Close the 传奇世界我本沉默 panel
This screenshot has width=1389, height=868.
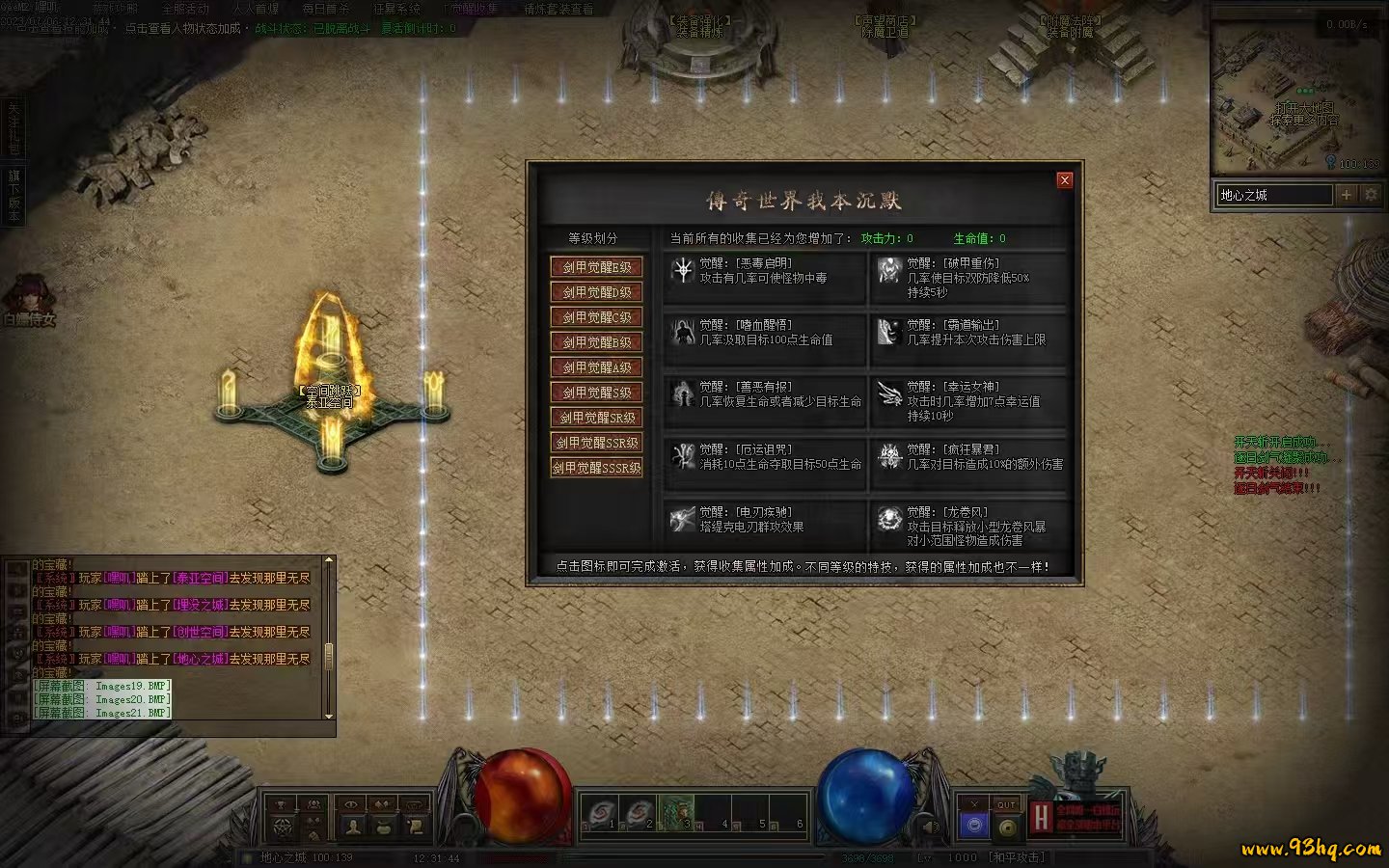[x=1064, y=180]
